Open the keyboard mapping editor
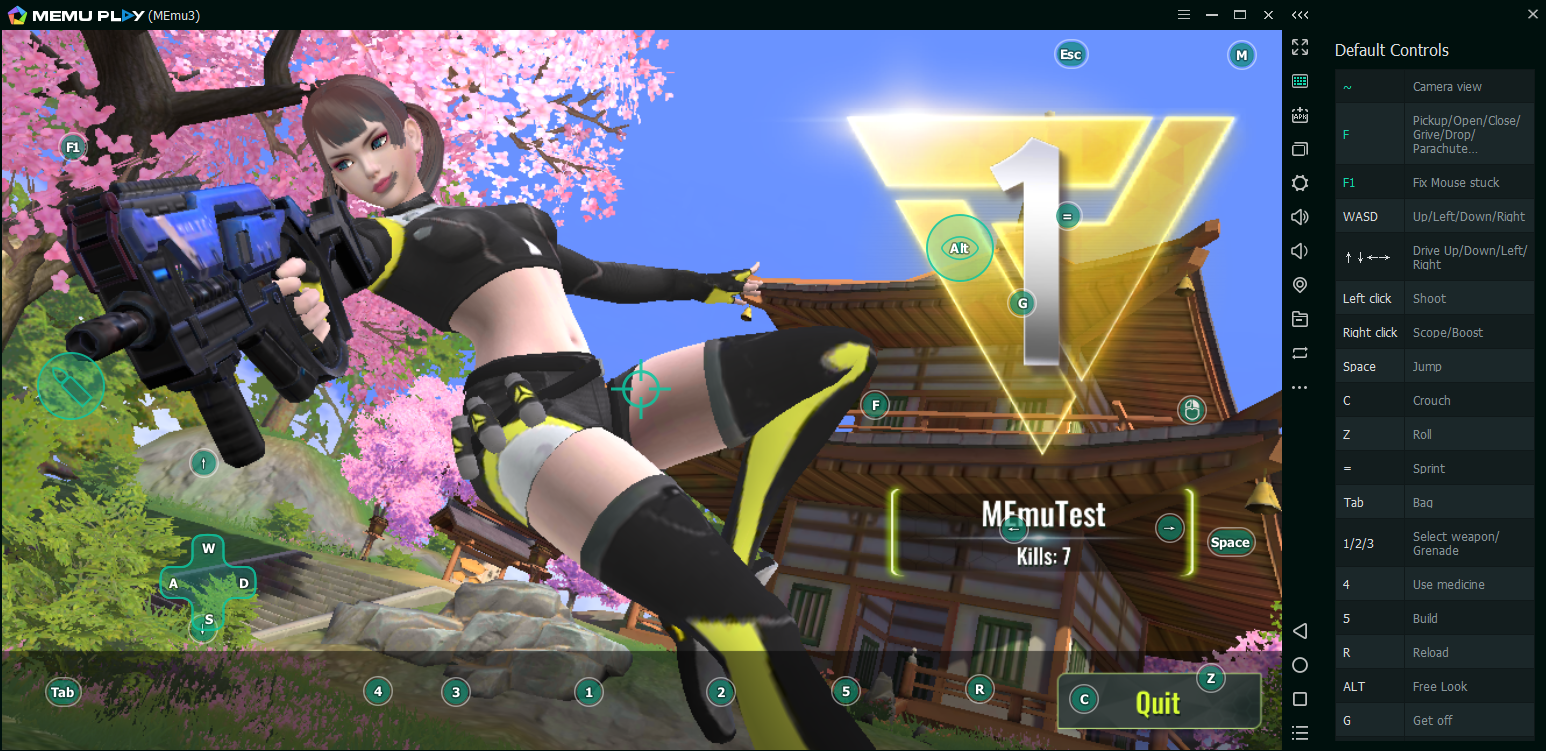Viewport: 1546px width, 751px height. [x=1300, y=81]
